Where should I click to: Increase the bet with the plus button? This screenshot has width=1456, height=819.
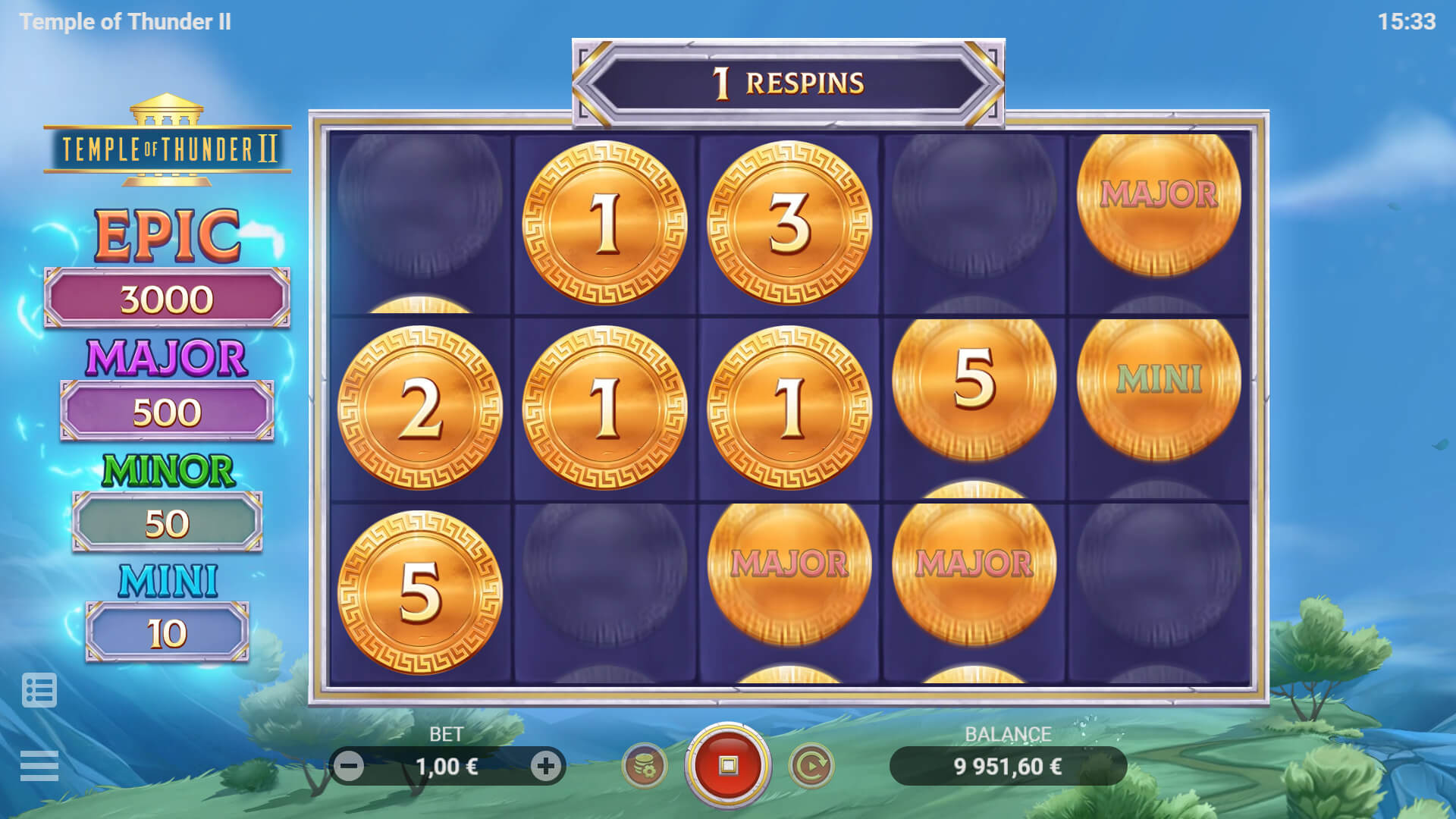545,766
